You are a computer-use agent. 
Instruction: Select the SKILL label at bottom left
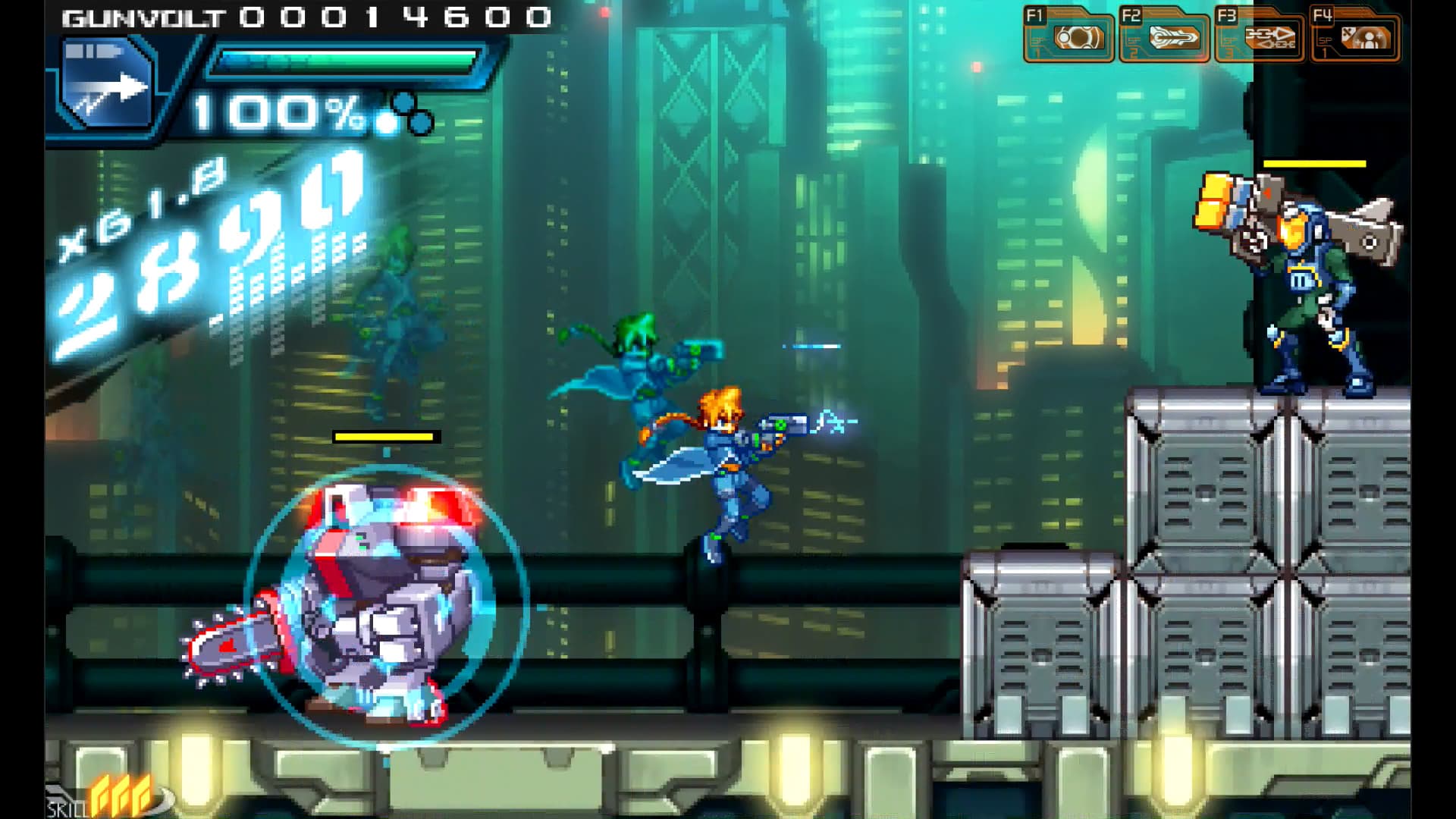pyautogui.click(x=67, y=808)
